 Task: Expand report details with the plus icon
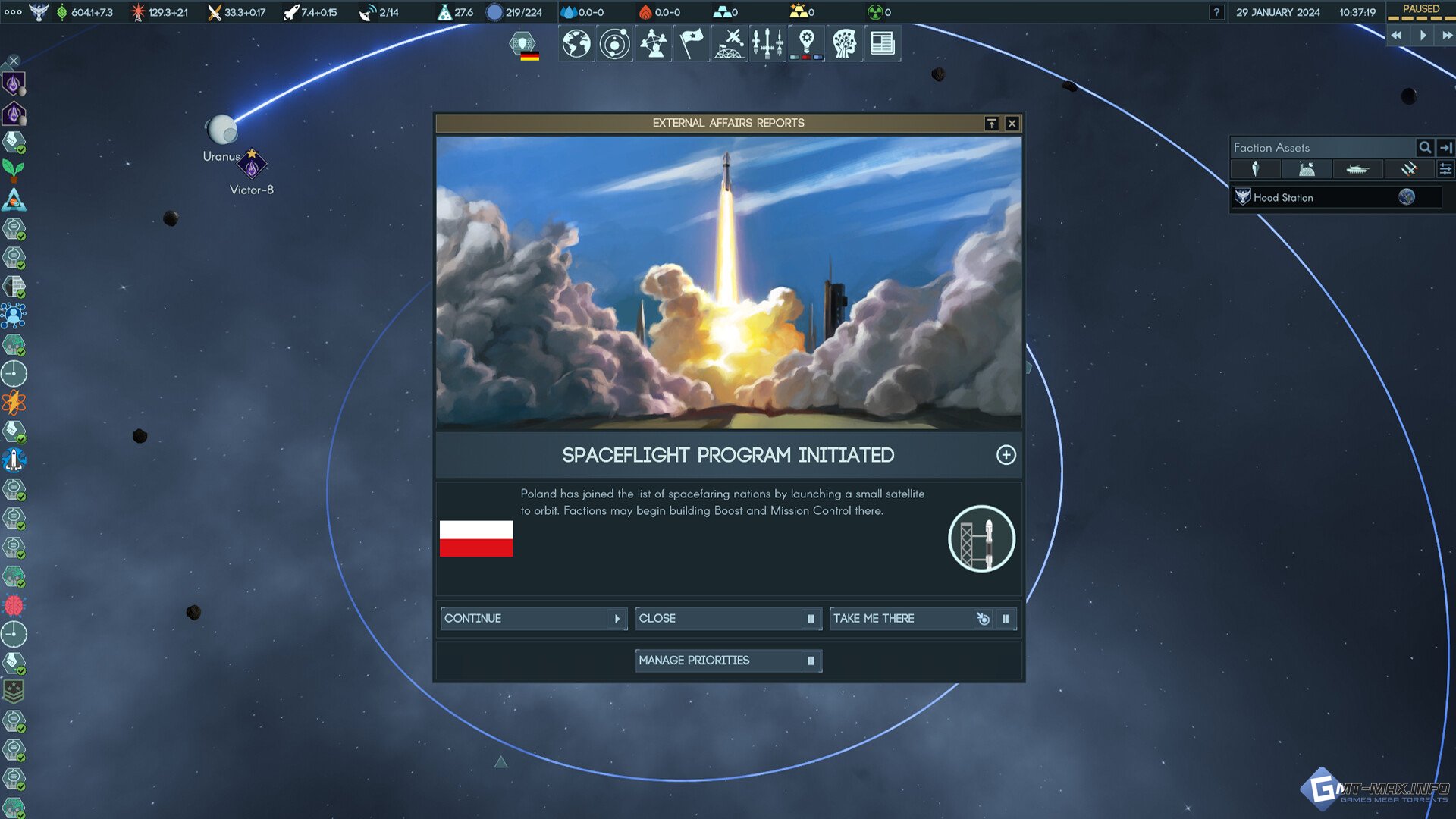[1006, 455]
